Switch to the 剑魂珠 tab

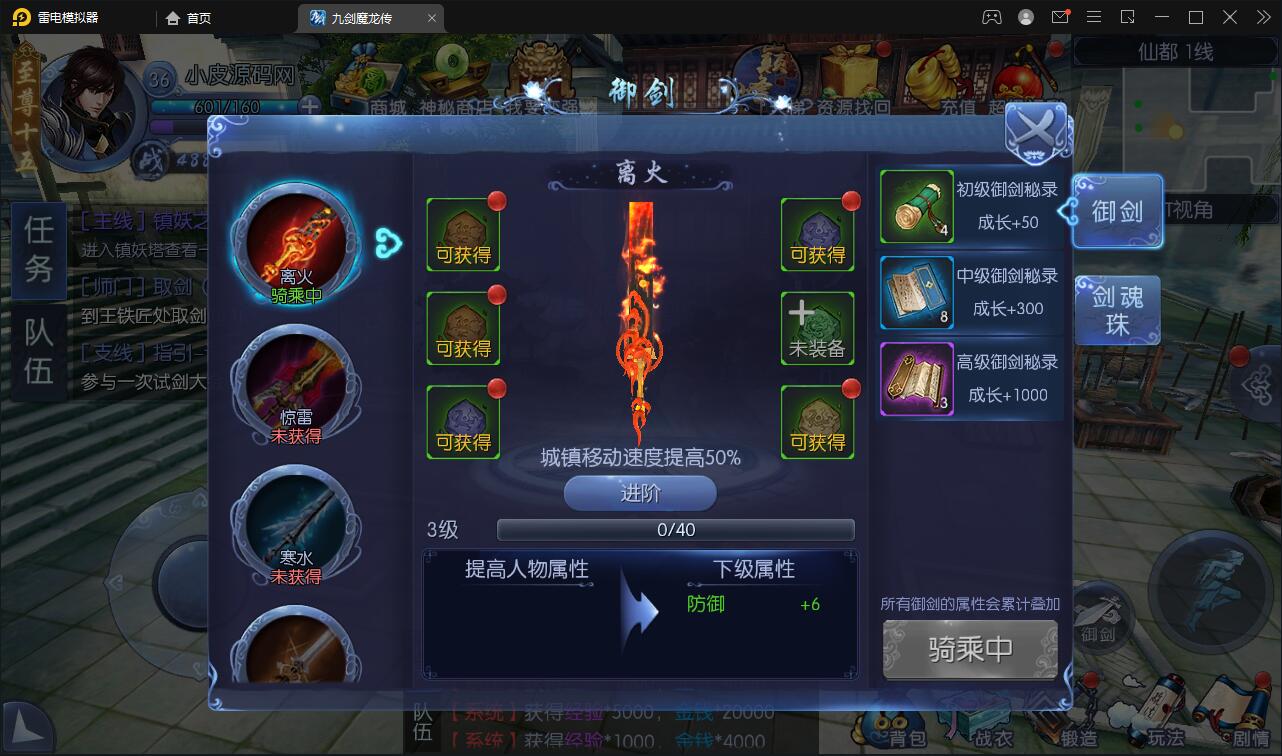1116,310
